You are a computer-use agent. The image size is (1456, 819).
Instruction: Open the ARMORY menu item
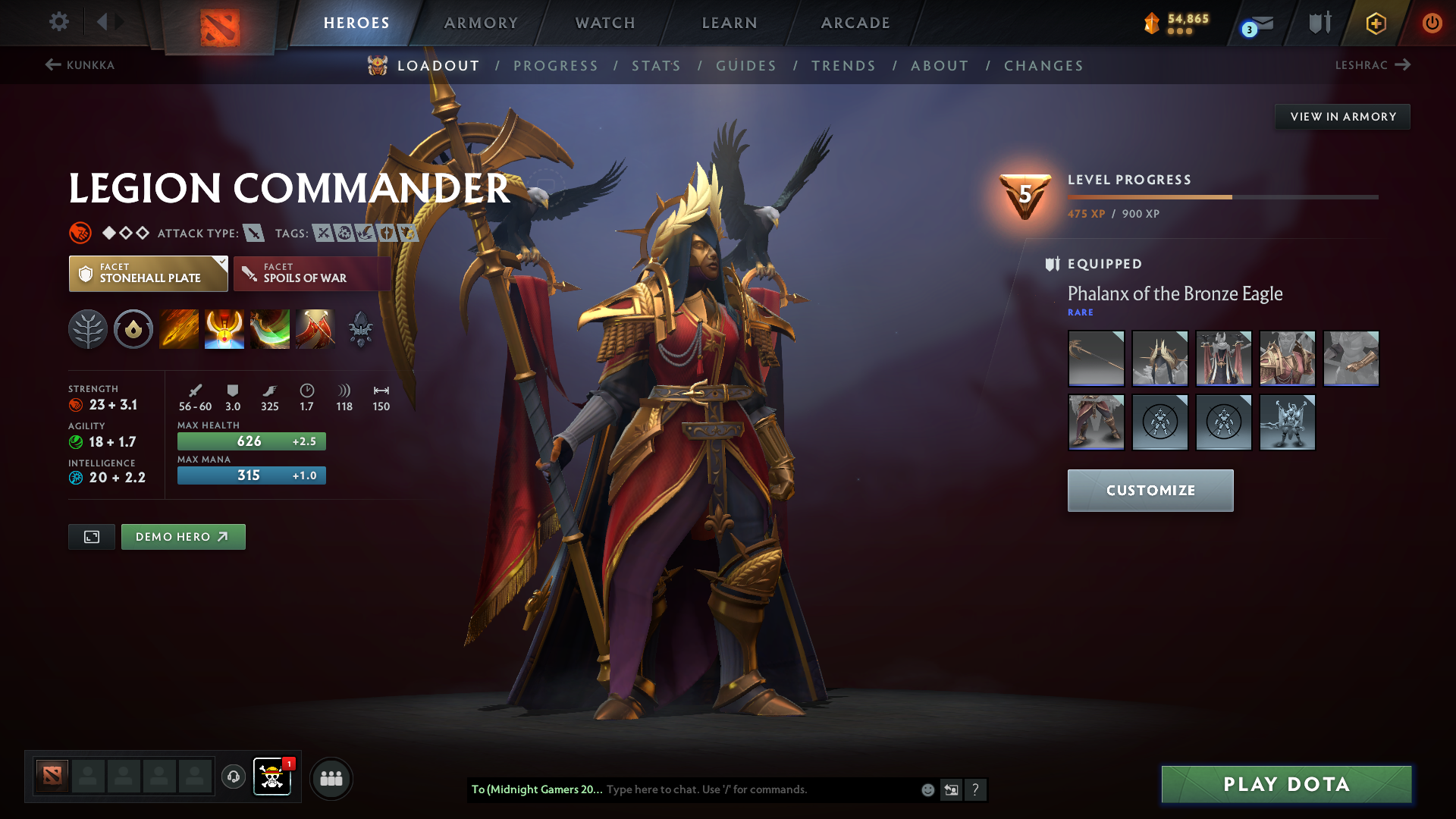click(x=481, y=23)
